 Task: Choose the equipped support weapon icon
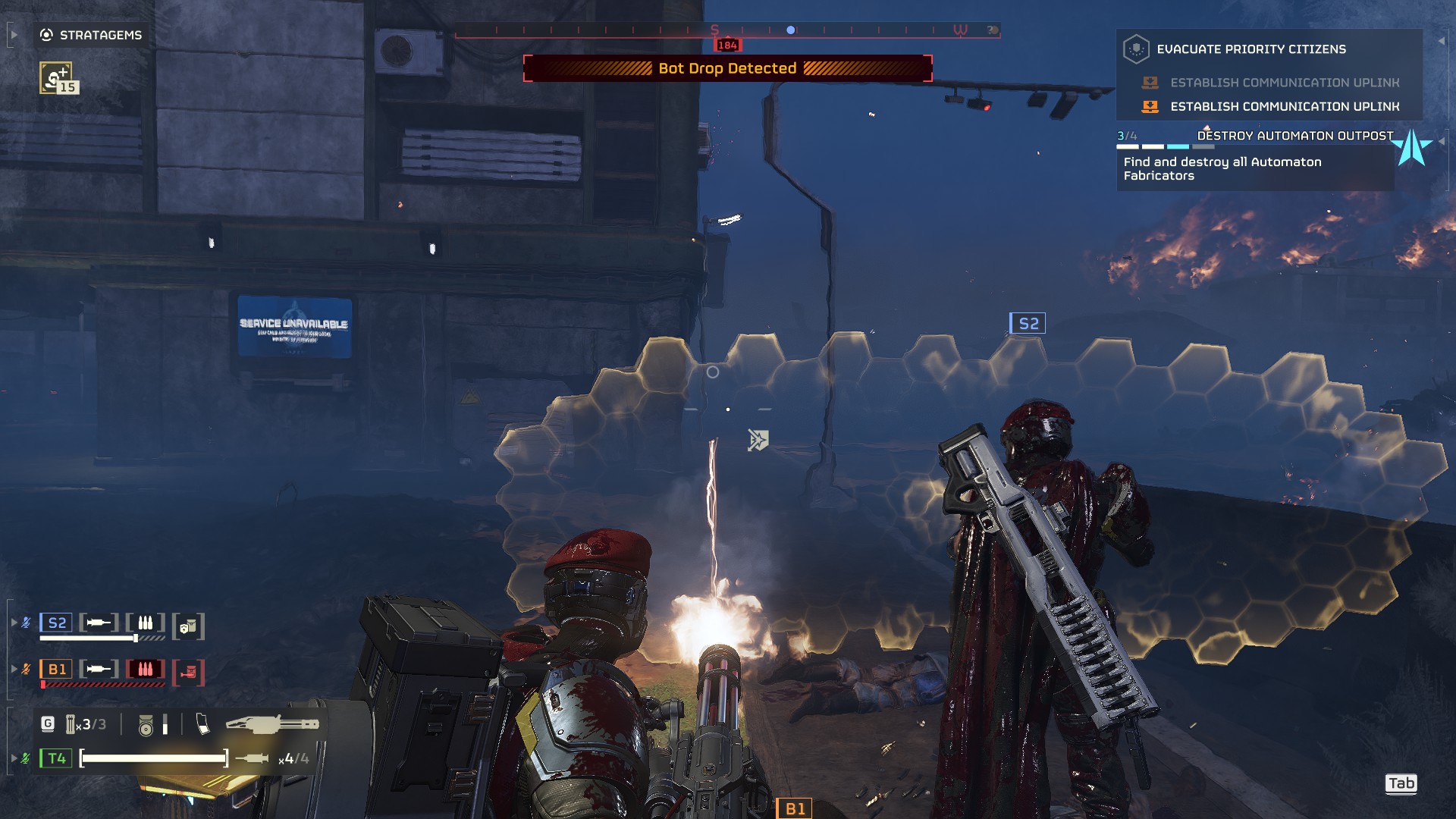point(272,725)
